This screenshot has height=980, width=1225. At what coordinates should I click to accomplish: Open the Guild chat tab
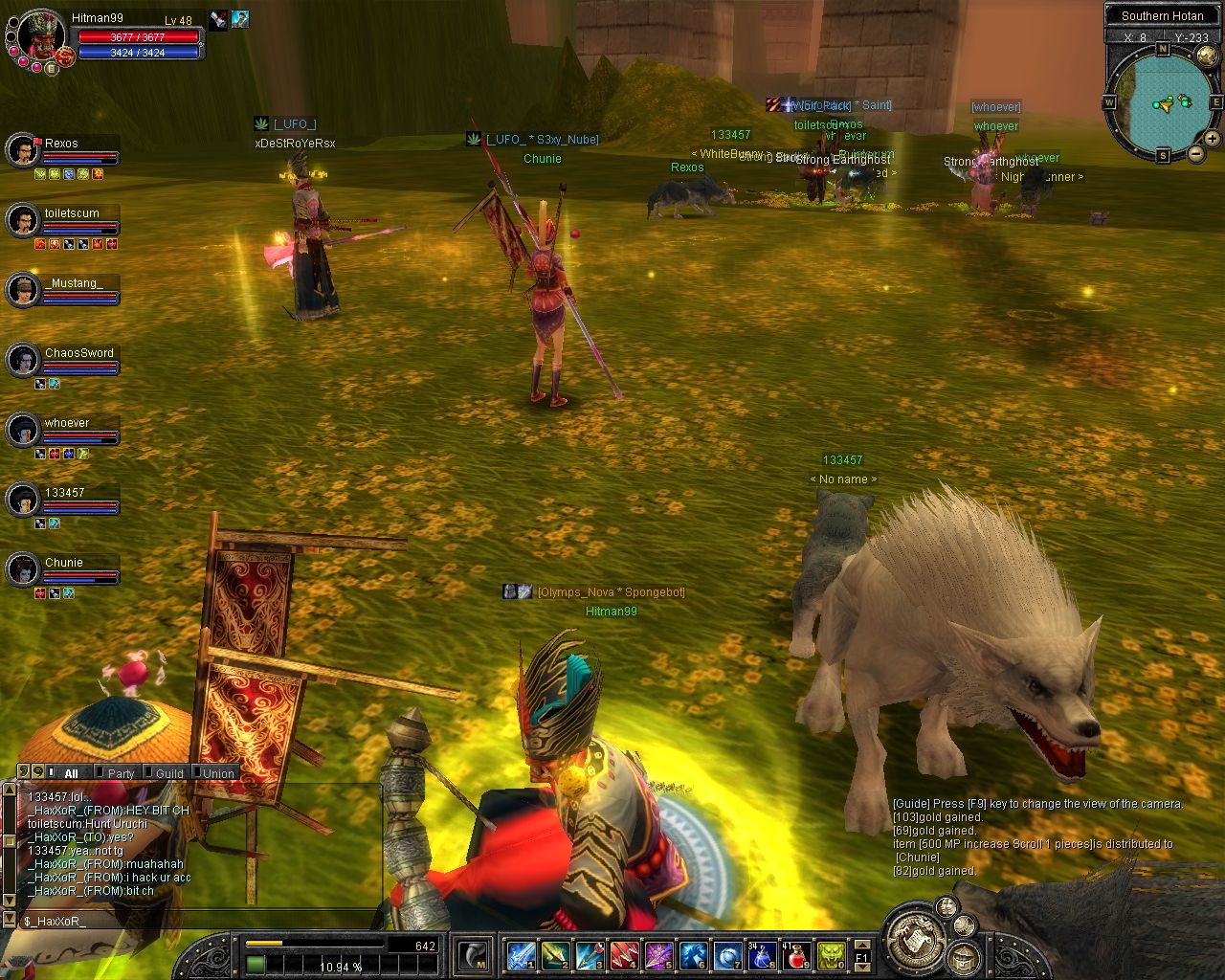click(x=168, y=773)
